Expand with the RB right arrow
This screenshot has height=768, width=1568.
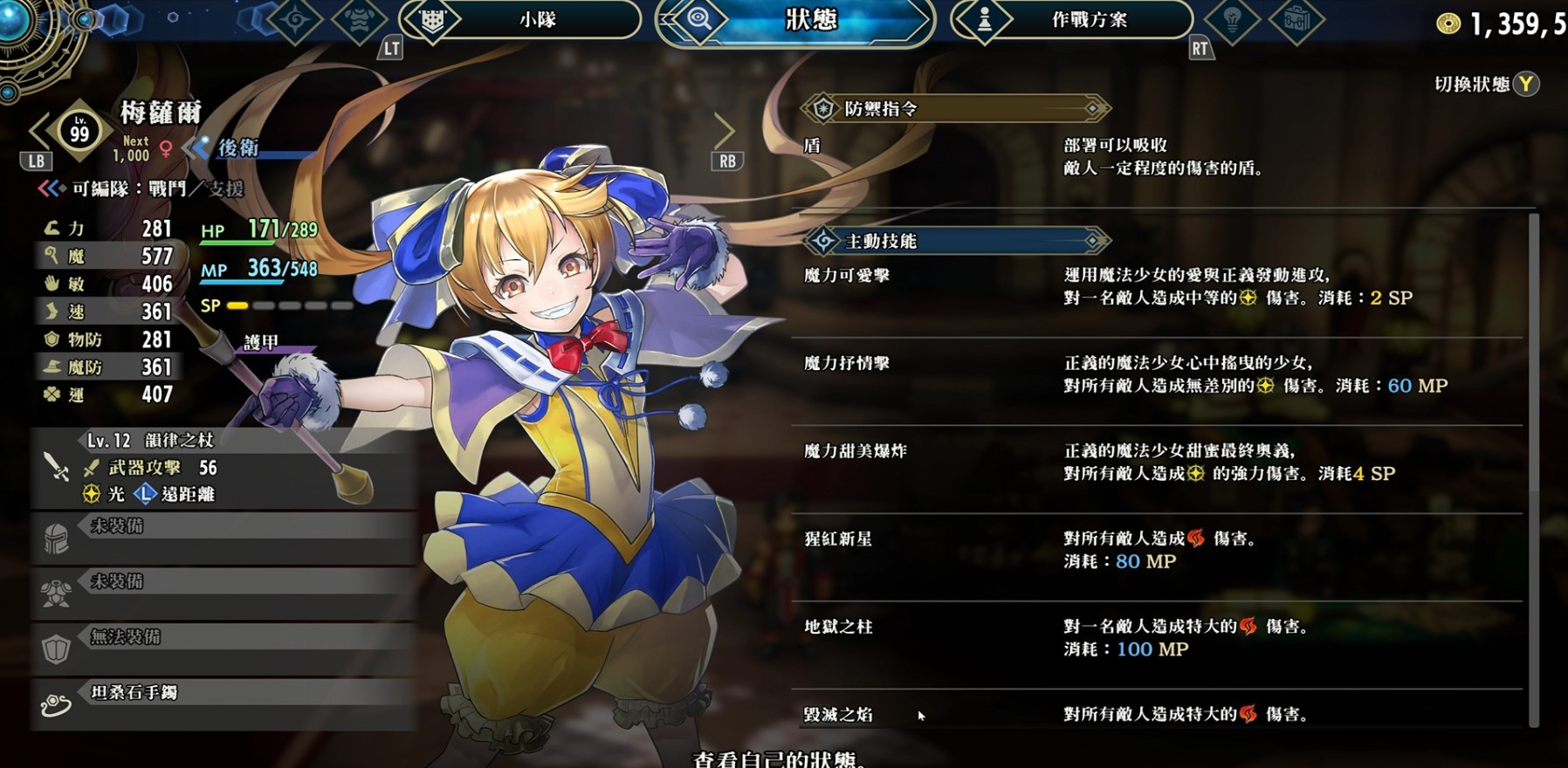tap(726, 133)
